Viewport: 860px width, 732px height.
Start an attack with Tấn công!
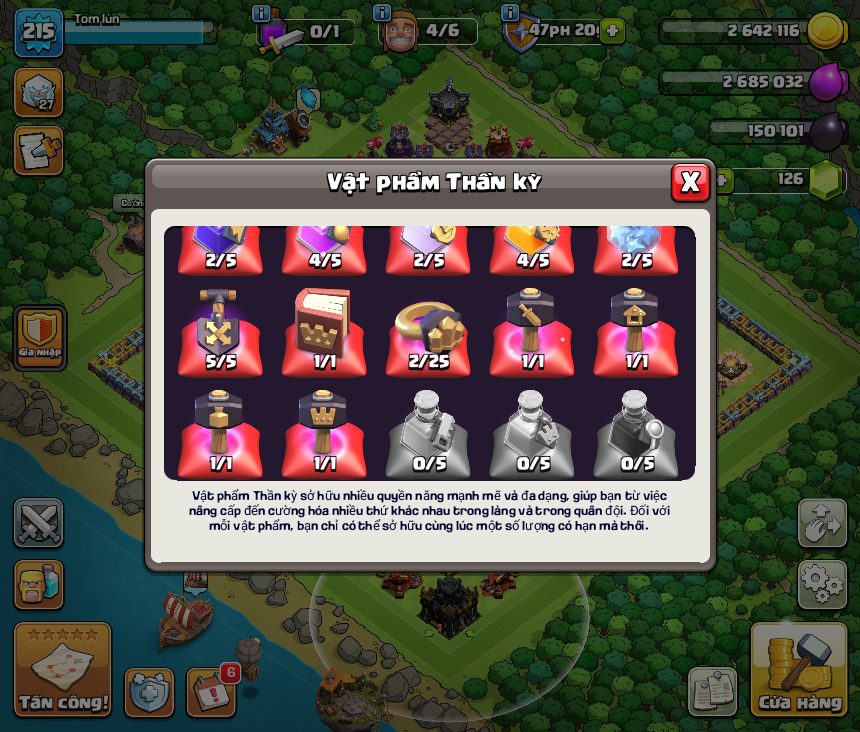(x=62, y=671)
